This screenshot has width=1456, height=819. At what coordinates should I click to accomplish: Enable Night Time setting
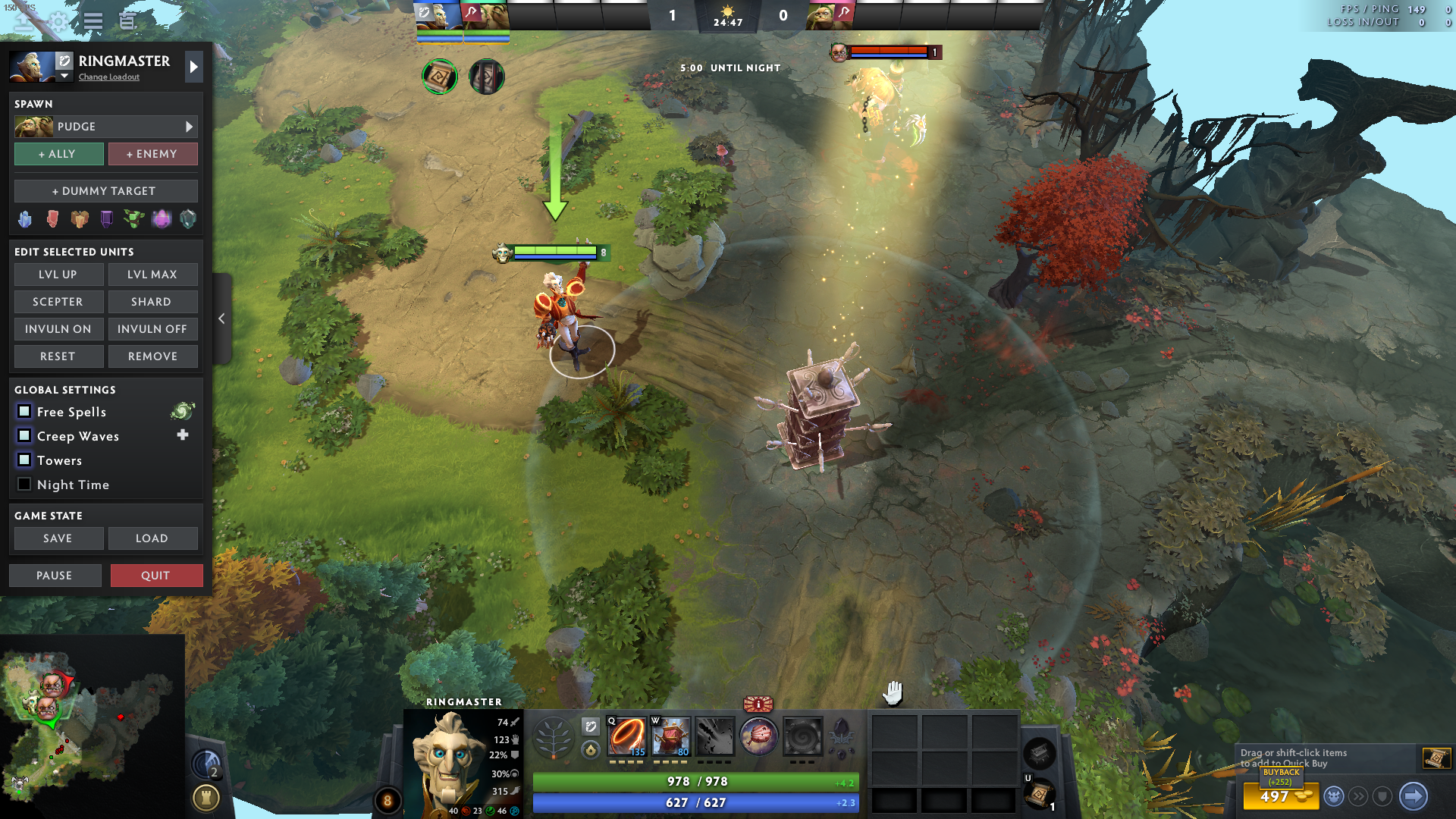[24, 485]
